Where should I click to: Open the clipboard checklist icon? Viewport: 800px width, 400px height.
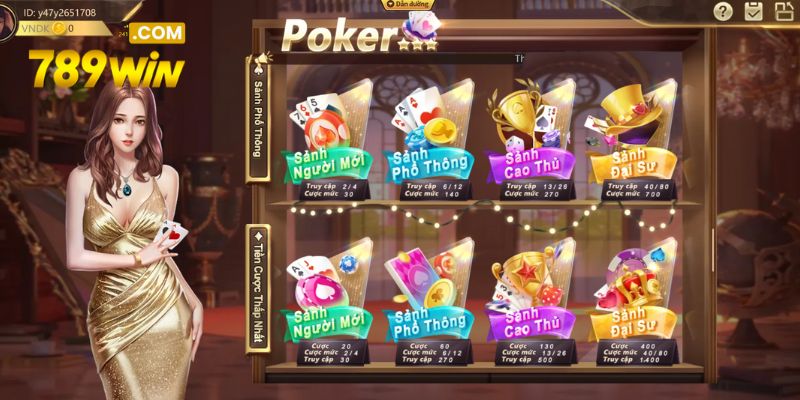click(x=754, y=12)
